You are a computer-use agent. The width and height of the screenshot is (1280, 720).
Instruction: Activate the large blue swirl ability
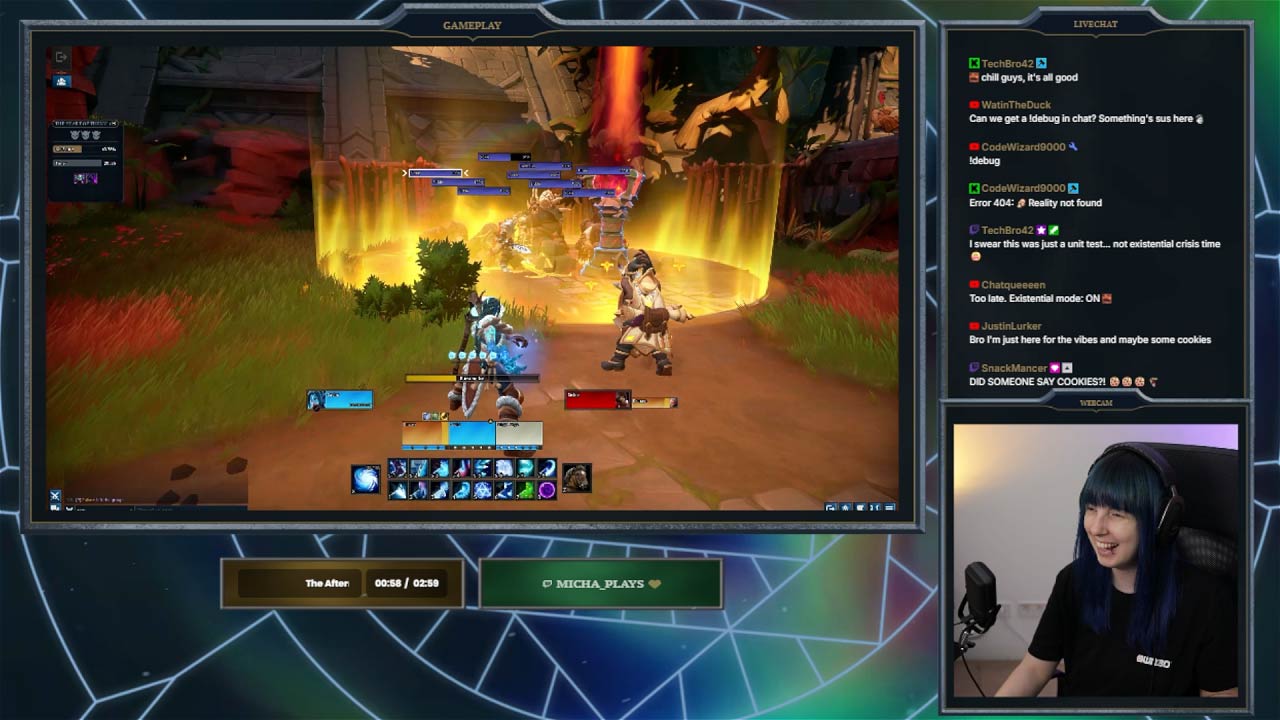click(x=366, y=479)
